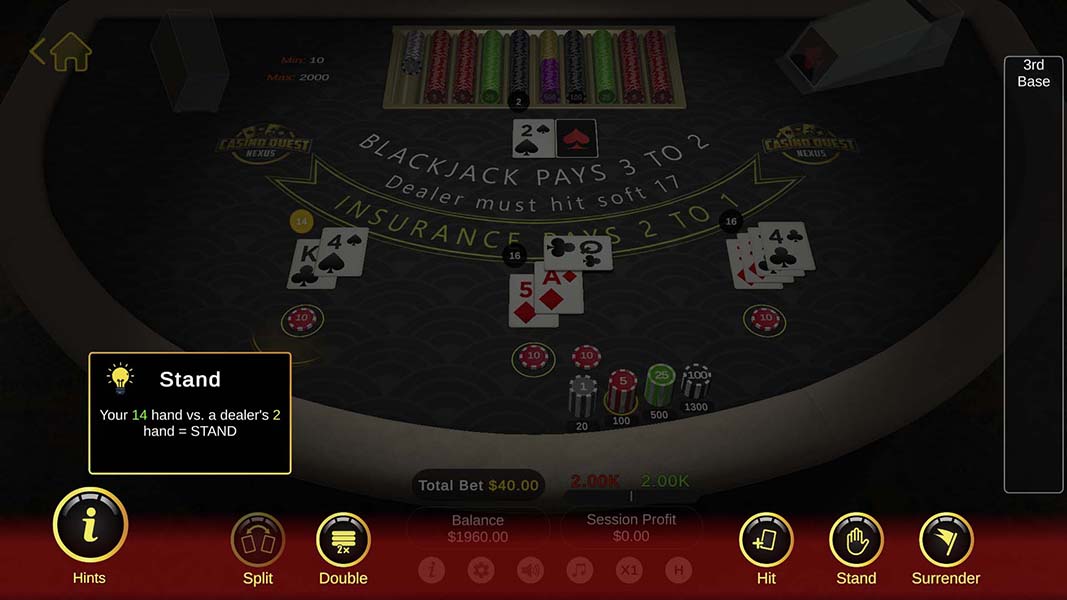The width and height of the screenshot is (1067, 600).
Task: Change game speed with X1 button
Action: tap(629, 570)
